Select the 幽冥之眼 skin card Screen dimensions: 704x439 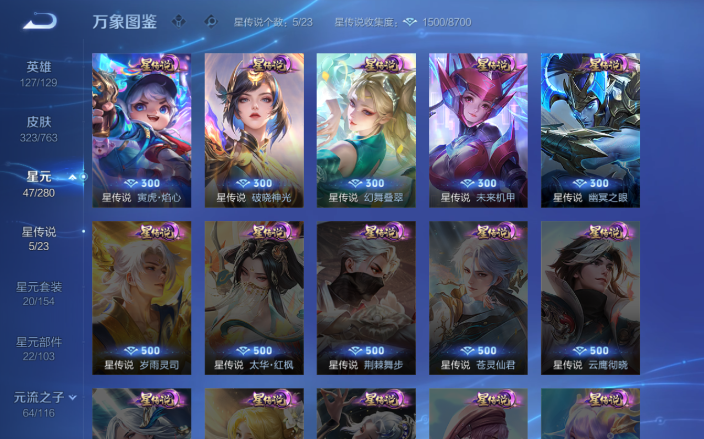pyautogui.click(x=590, y=129)
